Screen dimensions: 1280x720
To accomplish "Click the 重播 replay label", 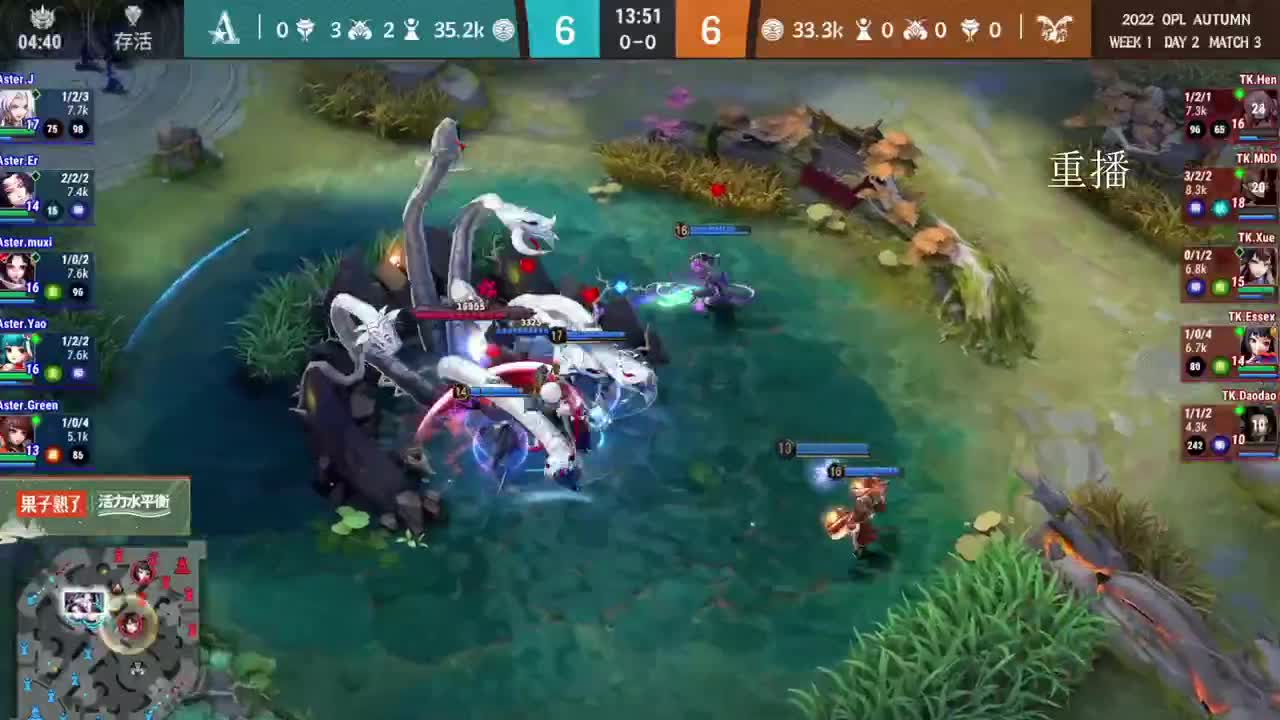I will (1089, 172).
